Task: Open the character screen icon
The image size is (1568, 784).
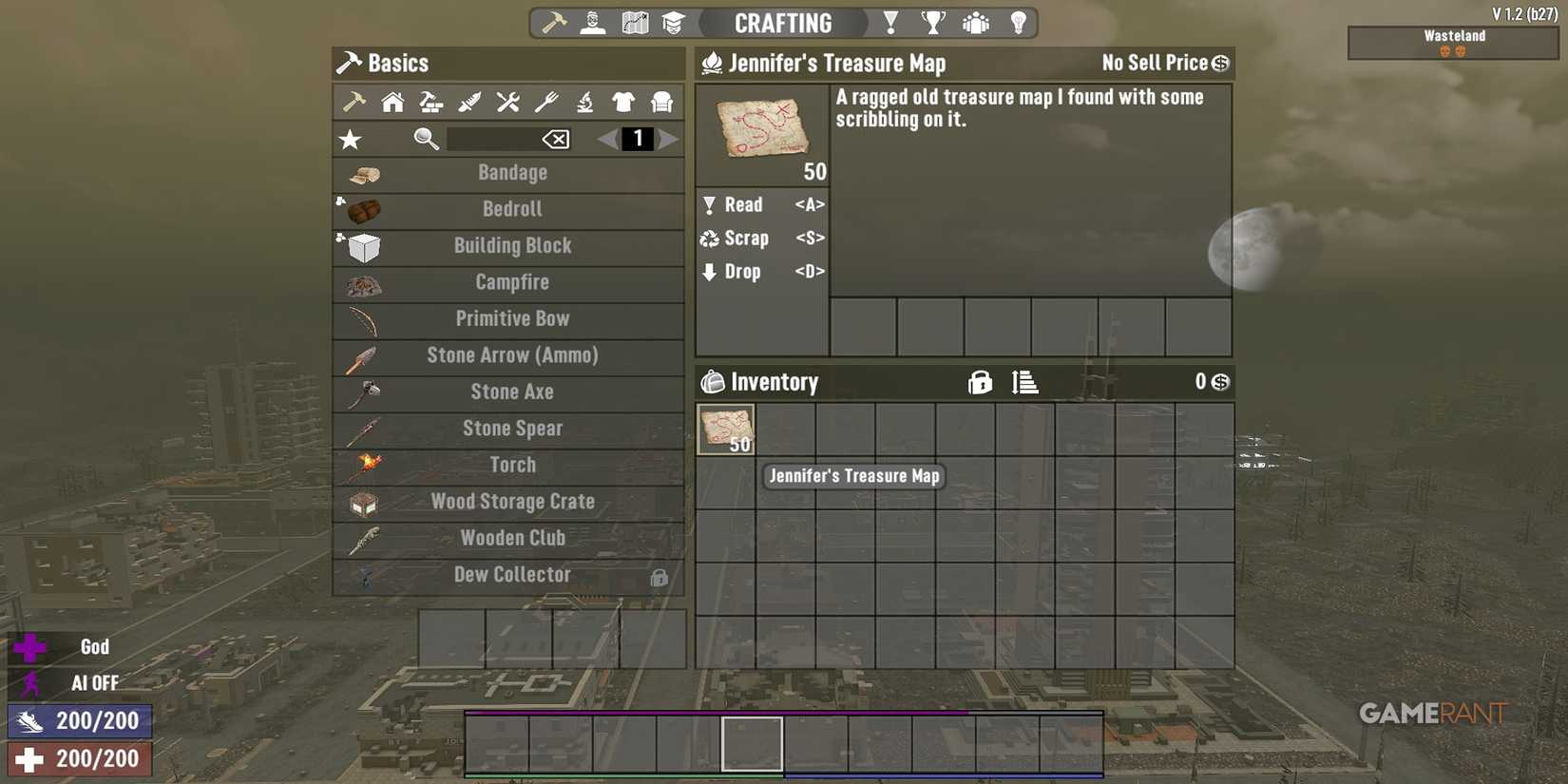Action: coord(592,22)
